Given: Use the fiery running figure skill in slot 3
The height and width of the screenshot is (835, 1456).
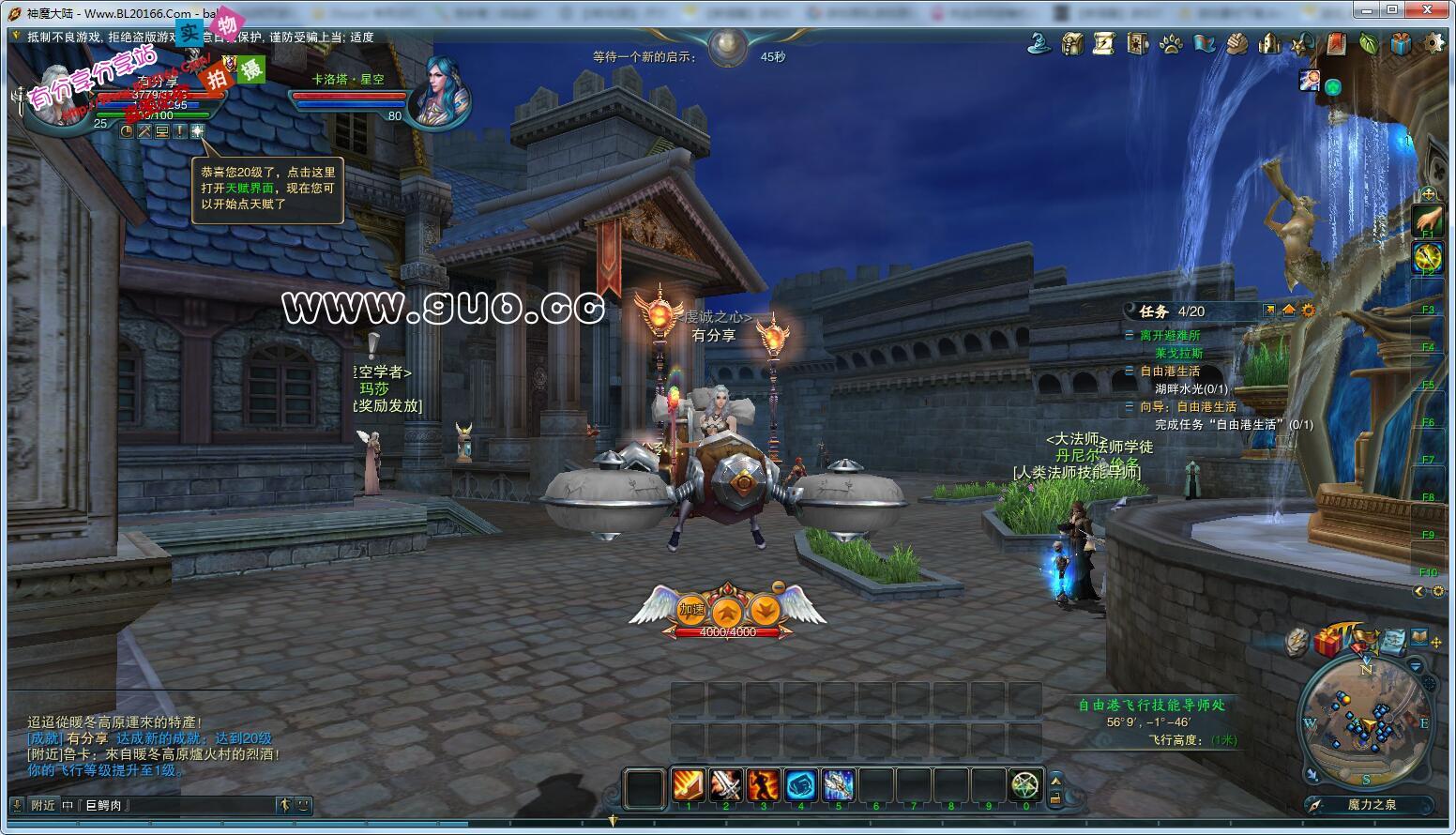Looking at the screenshot, I should (764, 784).
